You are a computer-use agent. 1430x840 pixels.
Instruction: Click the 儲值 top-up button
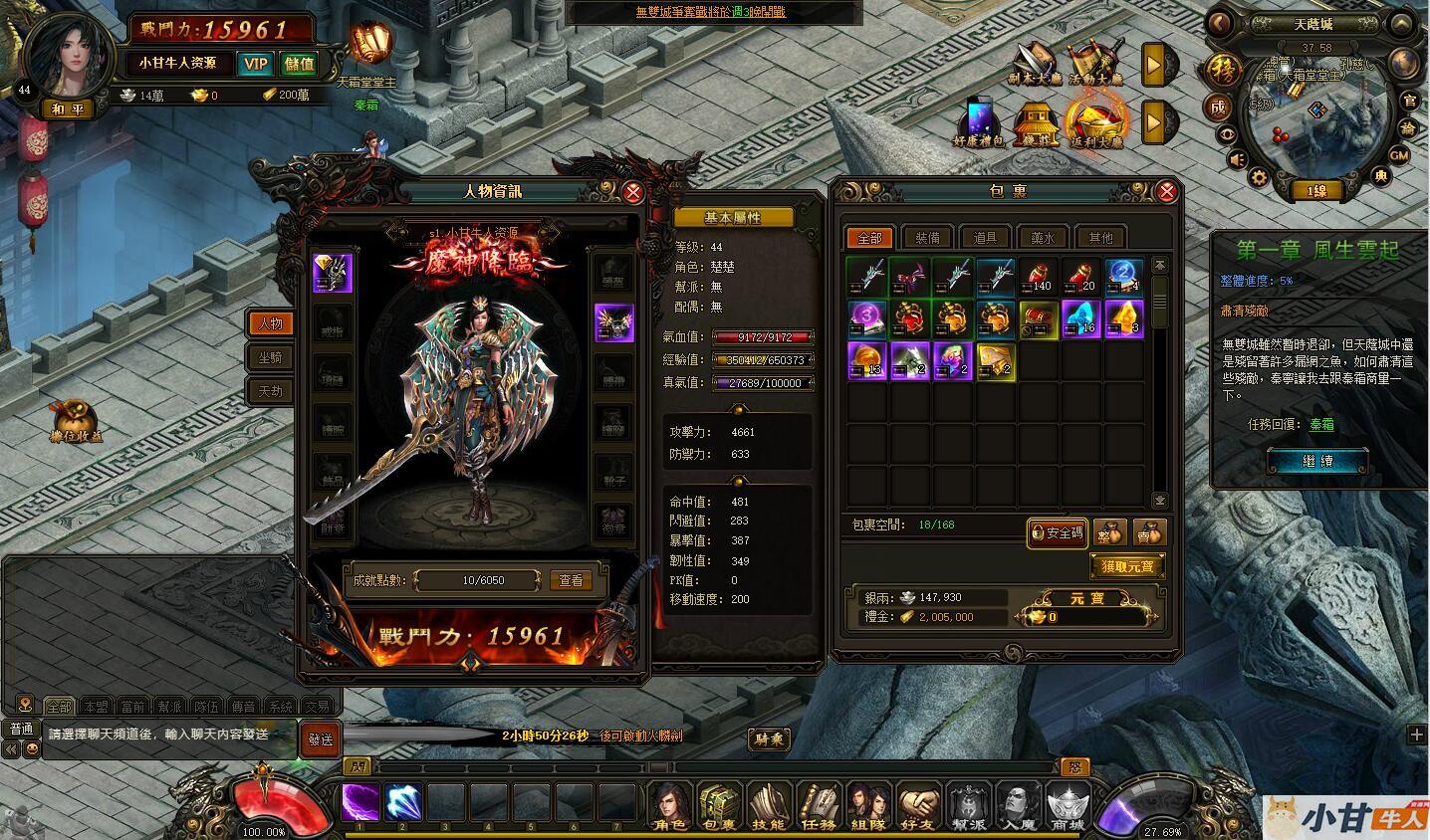(299, 64)
